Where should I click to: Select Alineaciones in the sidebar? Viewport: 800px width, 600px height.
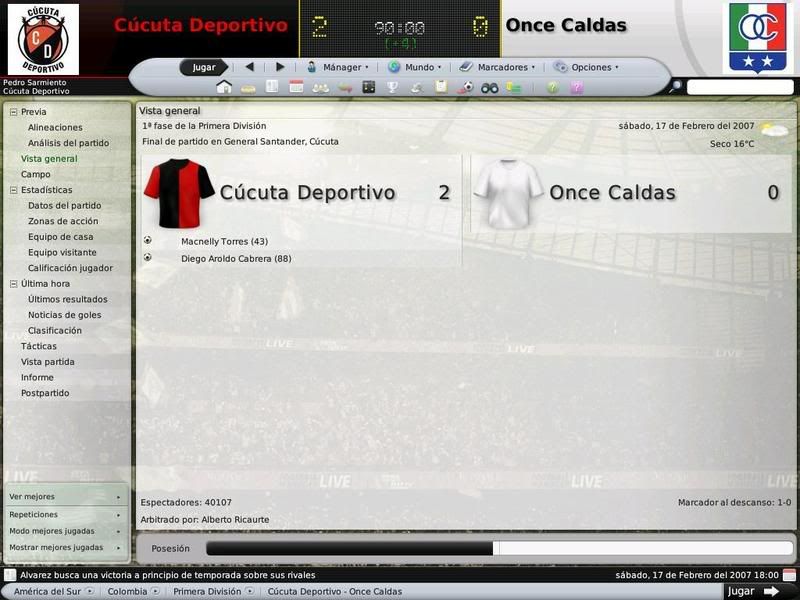click(x=55, y=127)
